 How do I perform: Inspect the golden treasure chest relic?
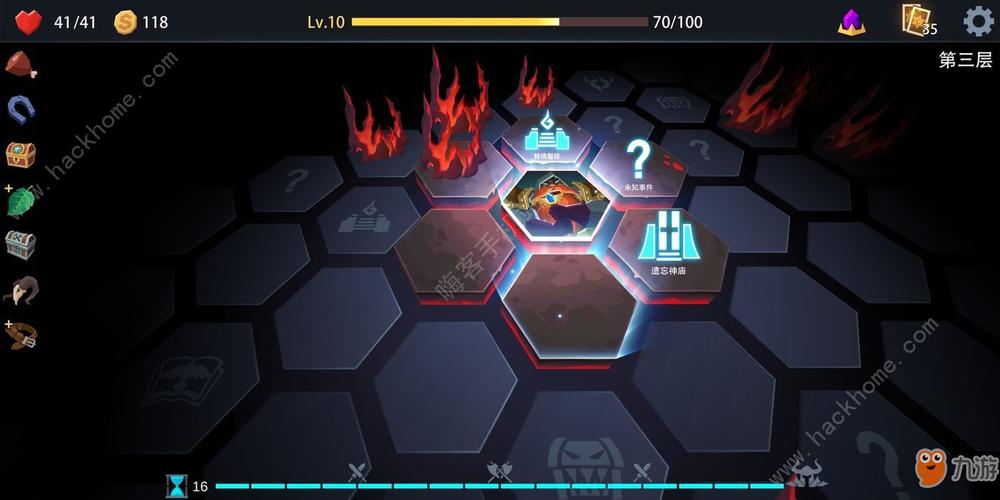pos(20,154)
